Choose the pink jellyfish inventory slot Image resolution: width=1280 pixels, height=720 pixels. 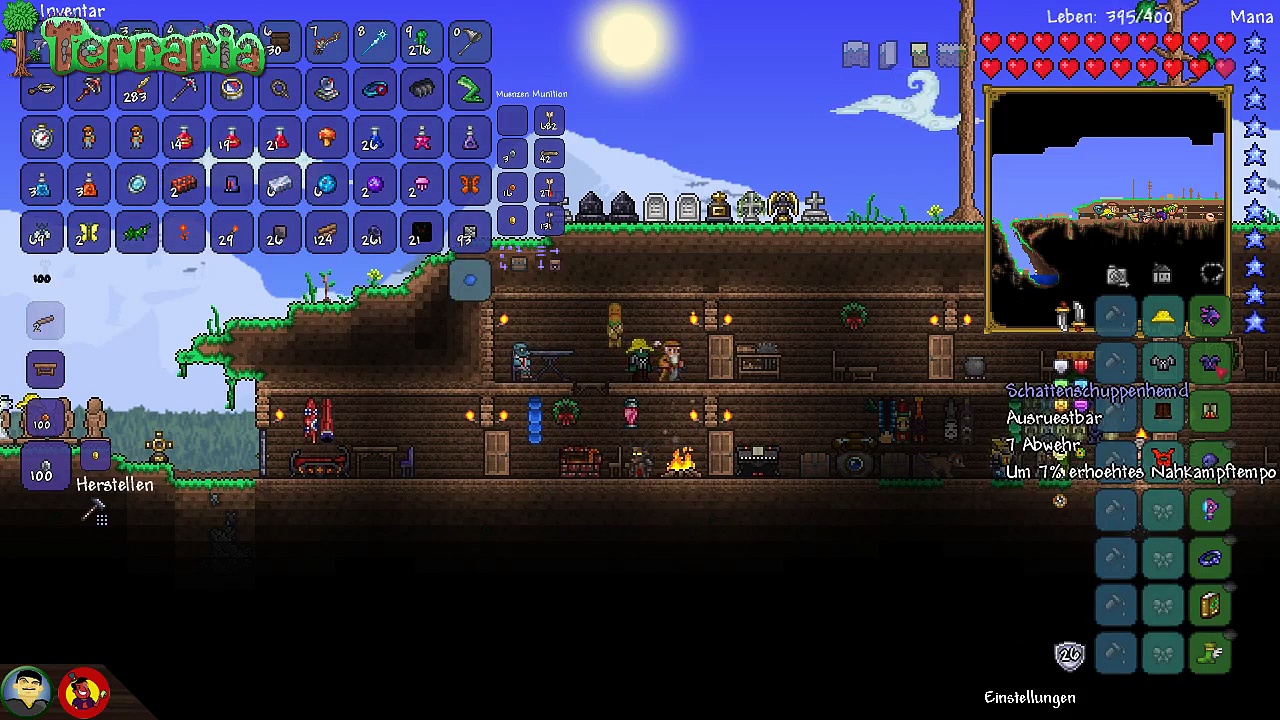(x=421, y=185)
